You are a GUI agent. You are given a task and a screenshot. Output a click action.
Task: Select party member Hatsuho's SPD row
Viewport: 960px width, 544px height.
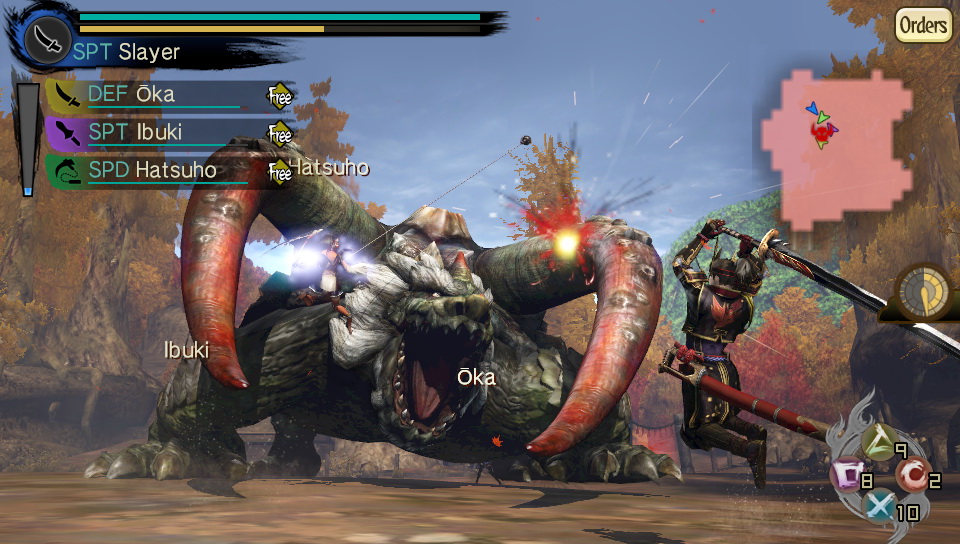pos(150,170)
